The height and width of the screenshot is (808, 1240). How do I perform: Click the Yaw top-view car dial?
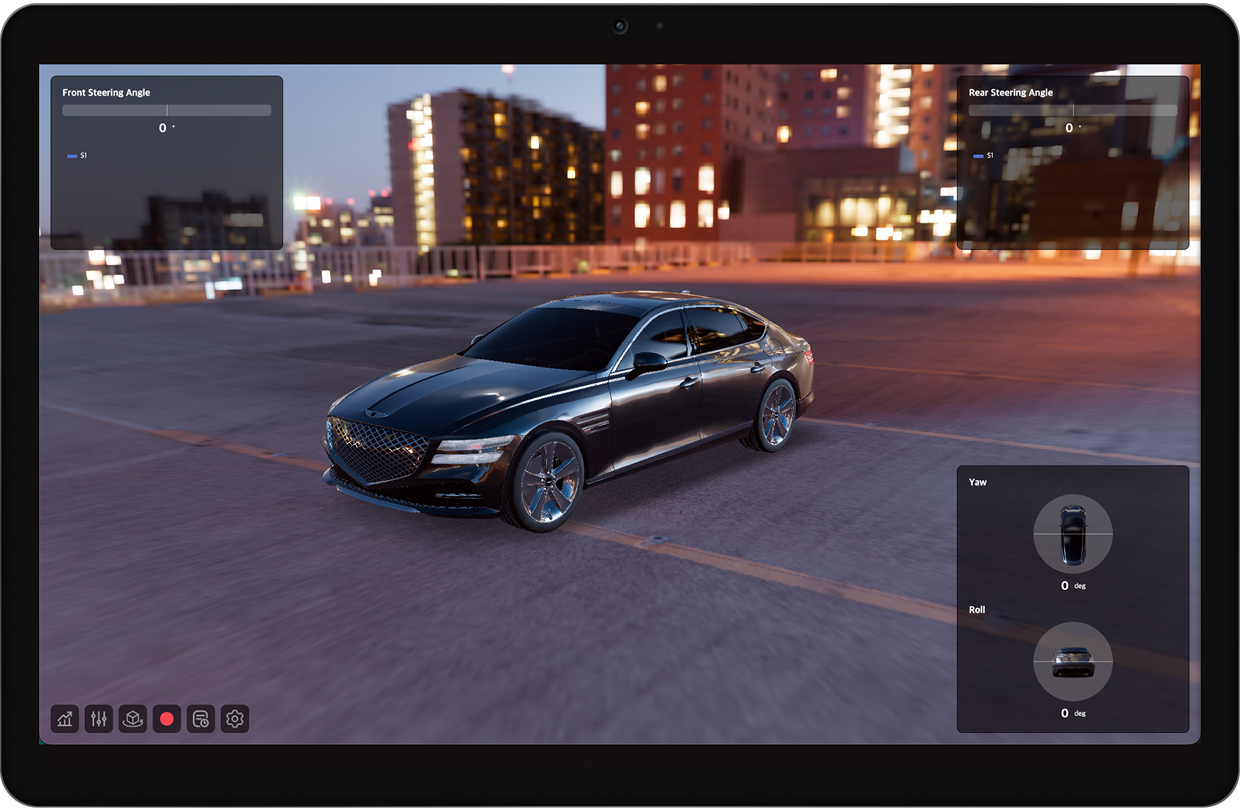point(1072,533)
